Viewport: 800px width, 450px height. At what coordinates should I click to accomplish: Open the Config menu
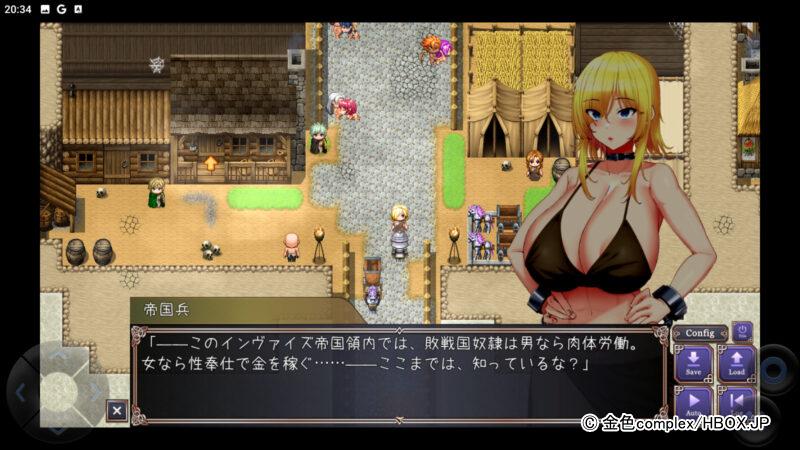[700, 333]
